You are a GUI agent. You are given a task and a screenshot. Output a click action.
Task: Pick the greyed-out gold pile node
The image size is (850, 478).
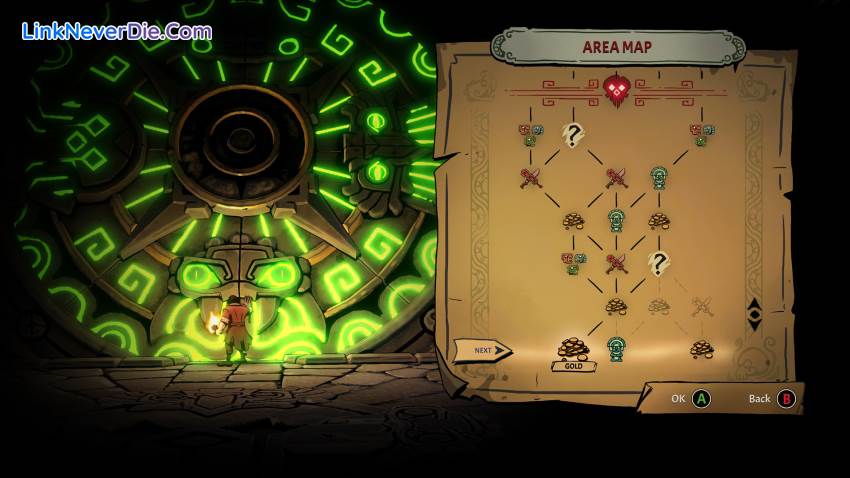tap(658, 306)
